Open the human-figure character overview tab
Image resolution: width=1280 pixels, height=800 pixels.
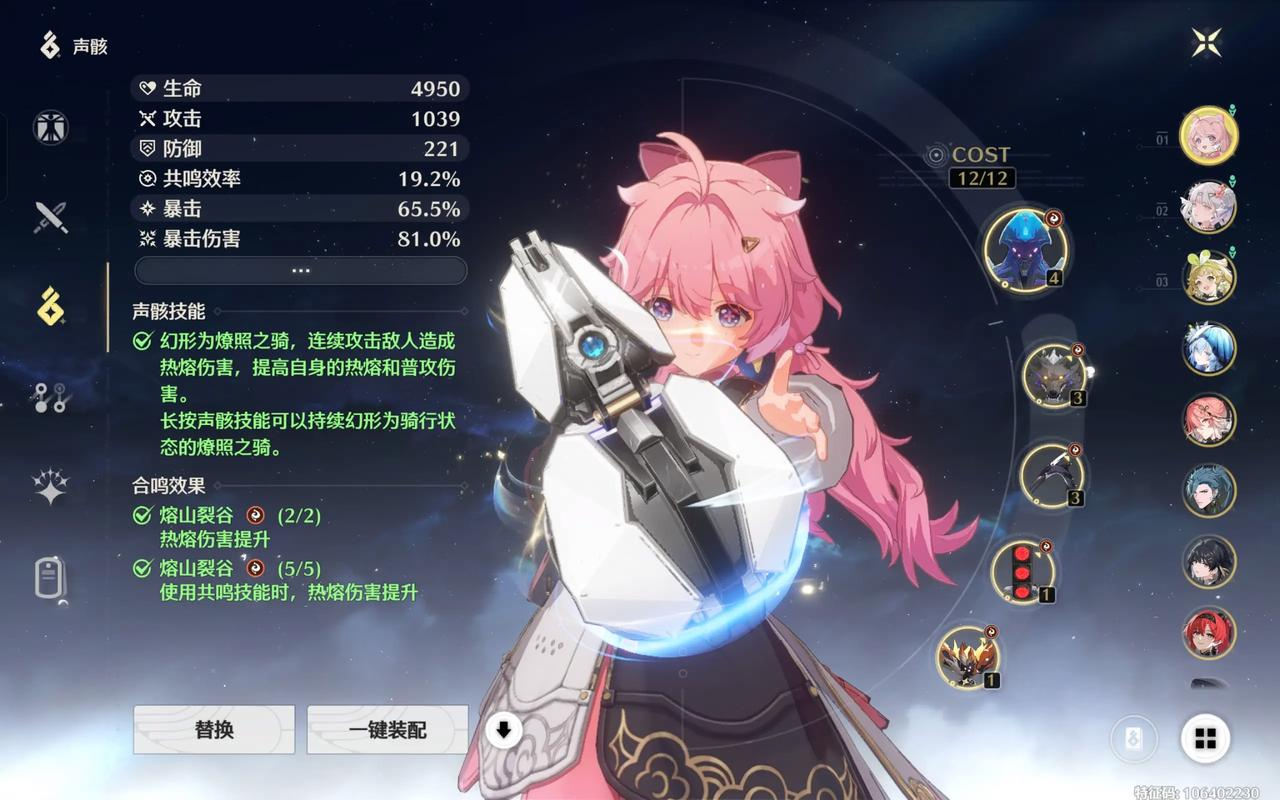click(x=50, y=128)
